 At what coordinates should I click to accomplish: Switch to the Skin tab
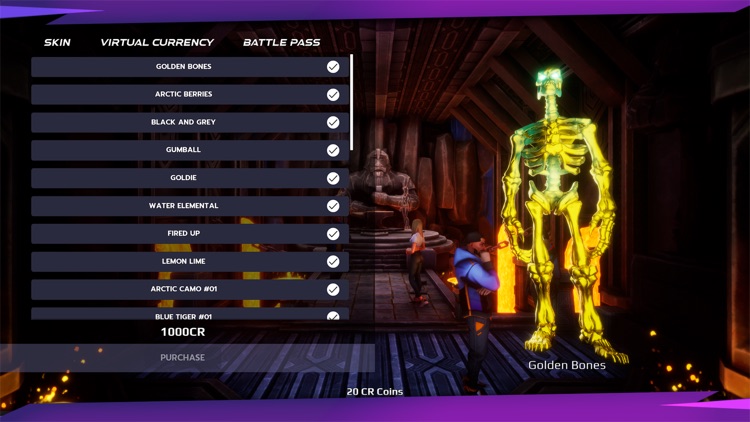click(x=57, y=43)
